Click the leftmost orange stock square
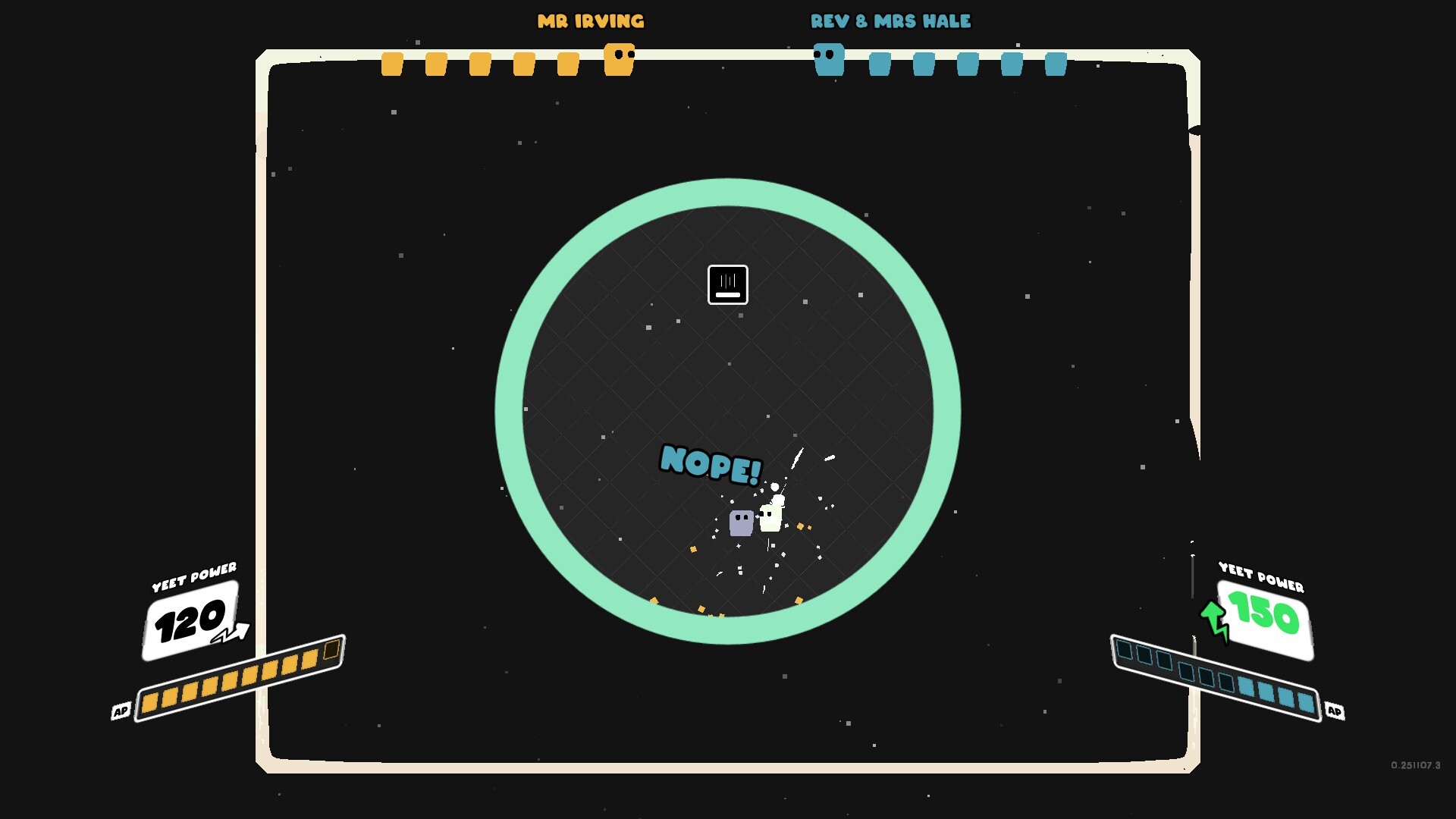This screenshot has height=819, width=1456. [x=391, y=64]
